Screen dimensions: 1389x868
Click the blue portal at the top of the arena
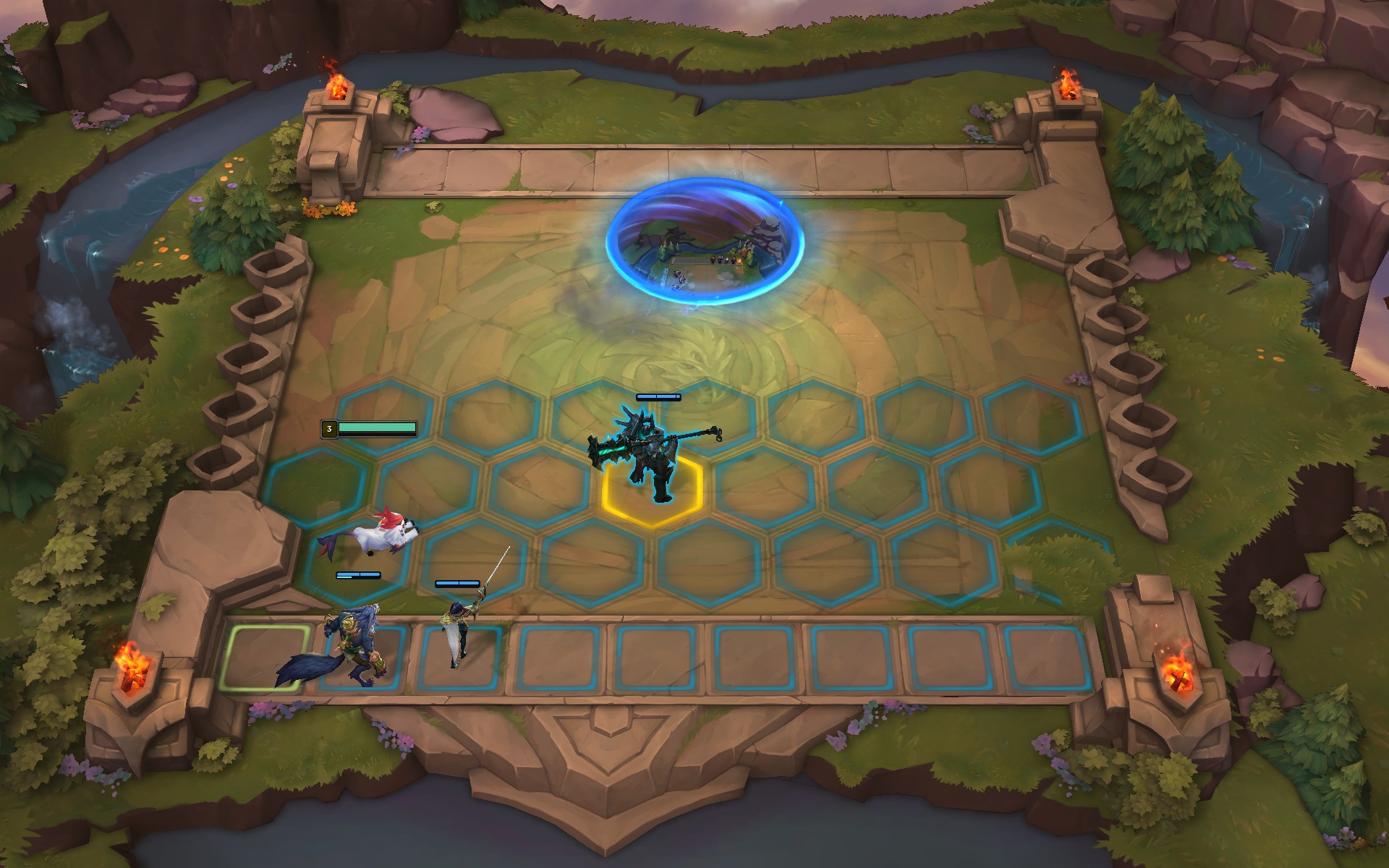(x=705, y=239)
